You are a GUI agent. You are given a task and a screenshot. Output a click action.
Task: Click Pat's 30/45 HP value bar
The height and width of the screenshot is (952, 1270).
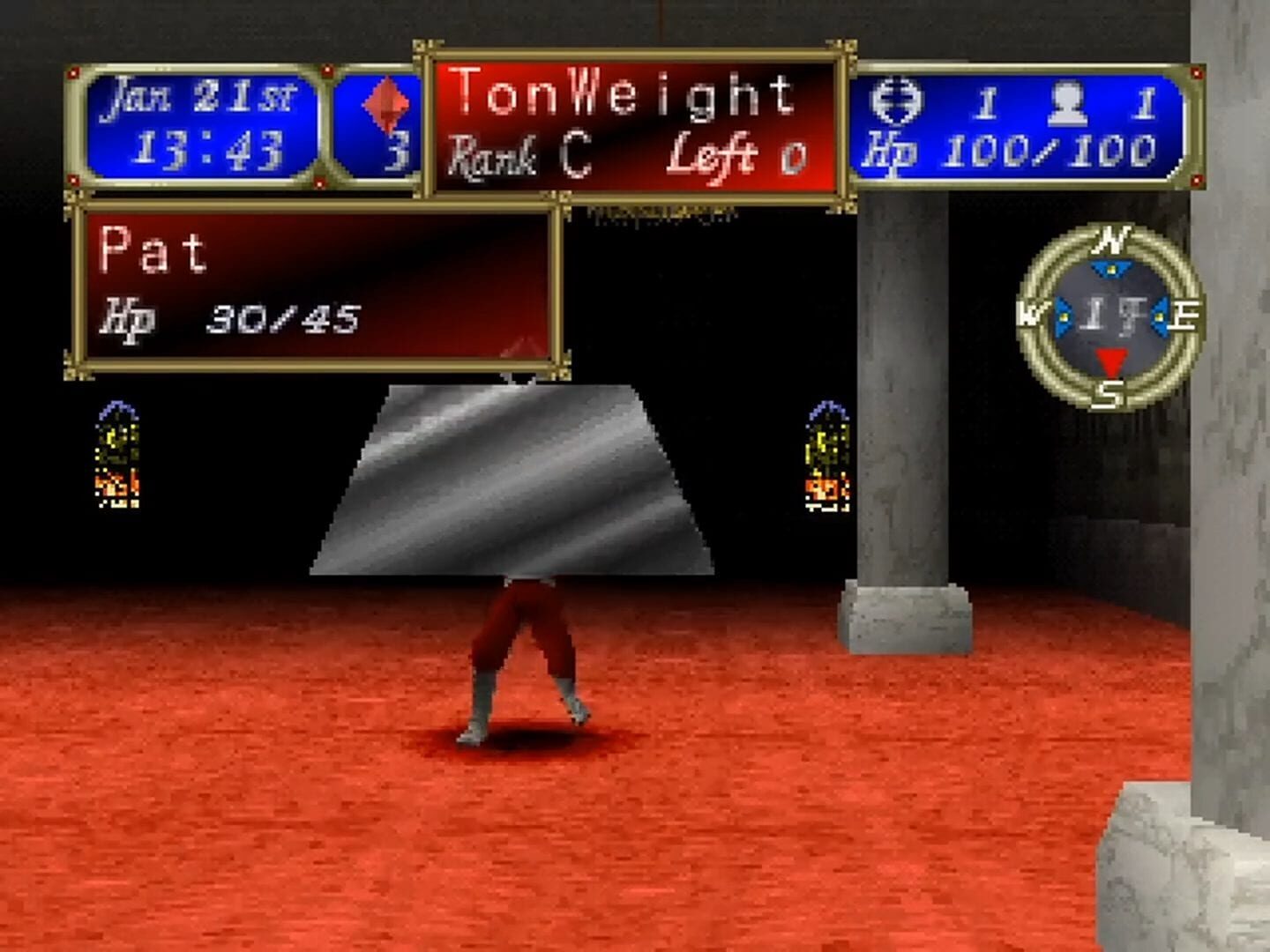click(282, 317)
